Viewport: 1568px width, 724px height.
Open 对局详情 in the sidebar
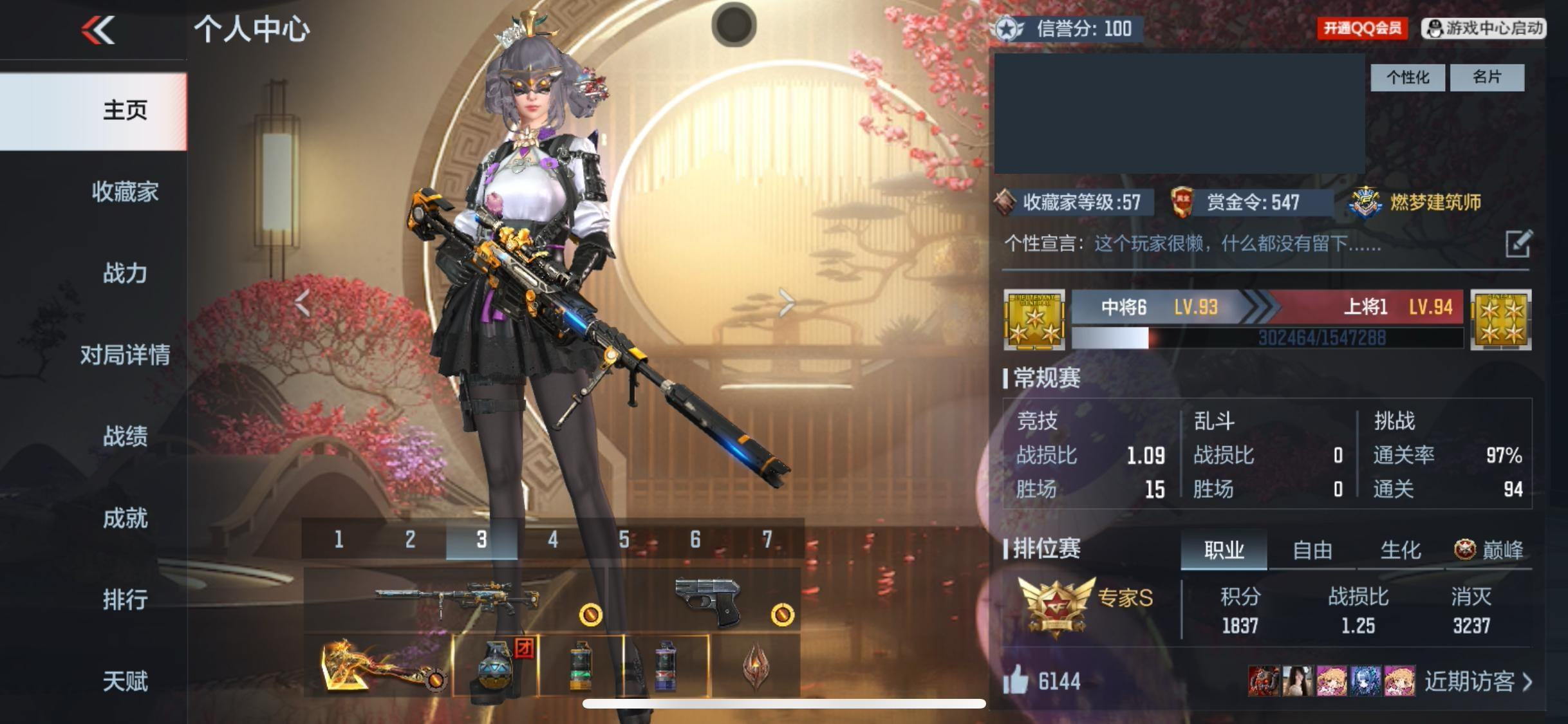125,355
